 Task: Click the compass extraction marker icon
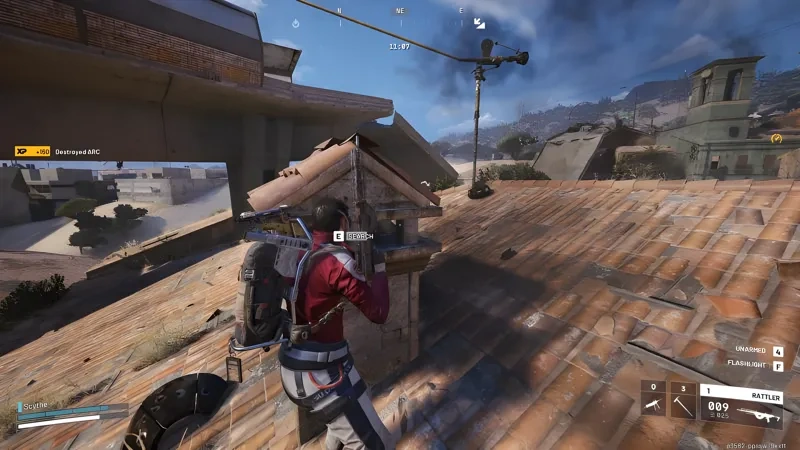(479, 22)
